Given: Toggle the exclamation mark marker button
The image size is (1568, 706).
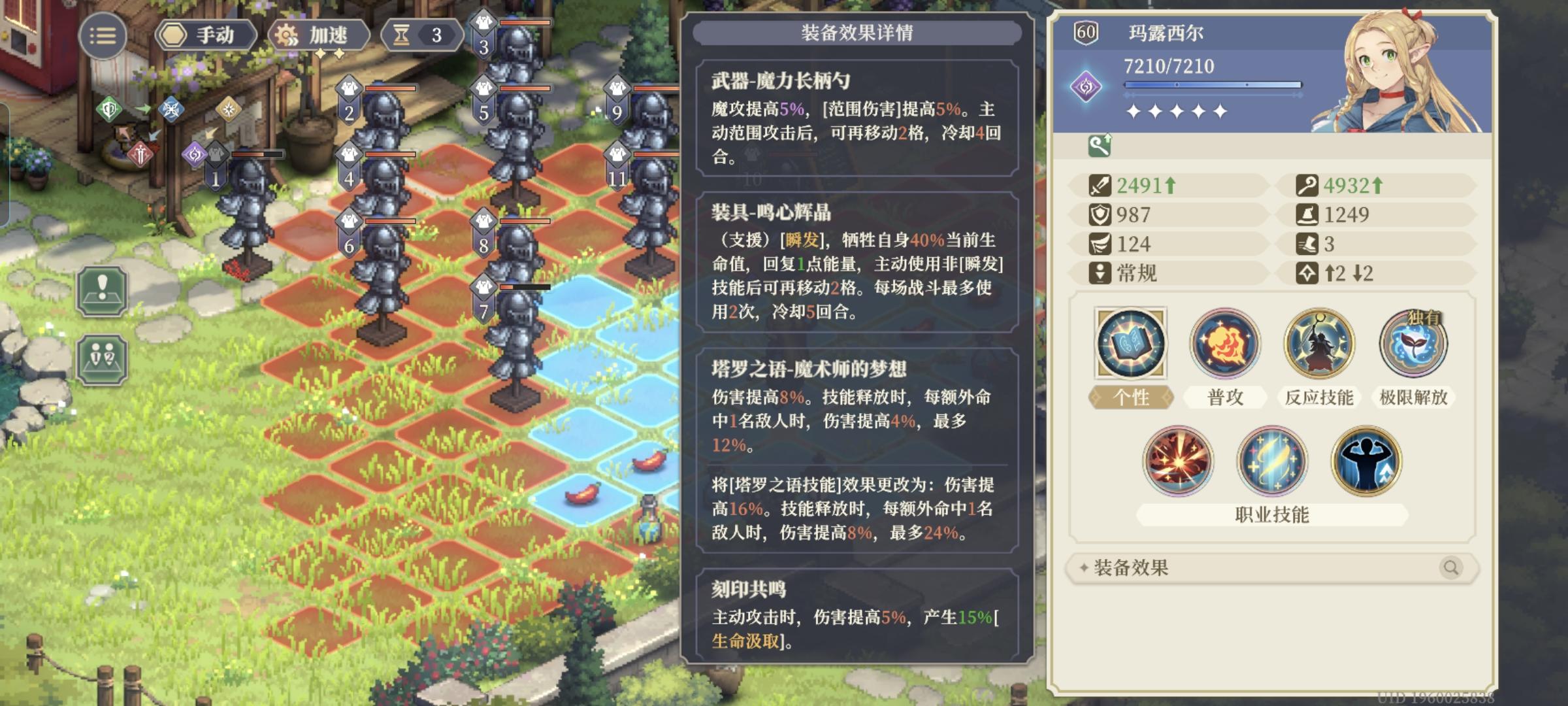Looking at the screenshot, I should [x=101, y=290].
